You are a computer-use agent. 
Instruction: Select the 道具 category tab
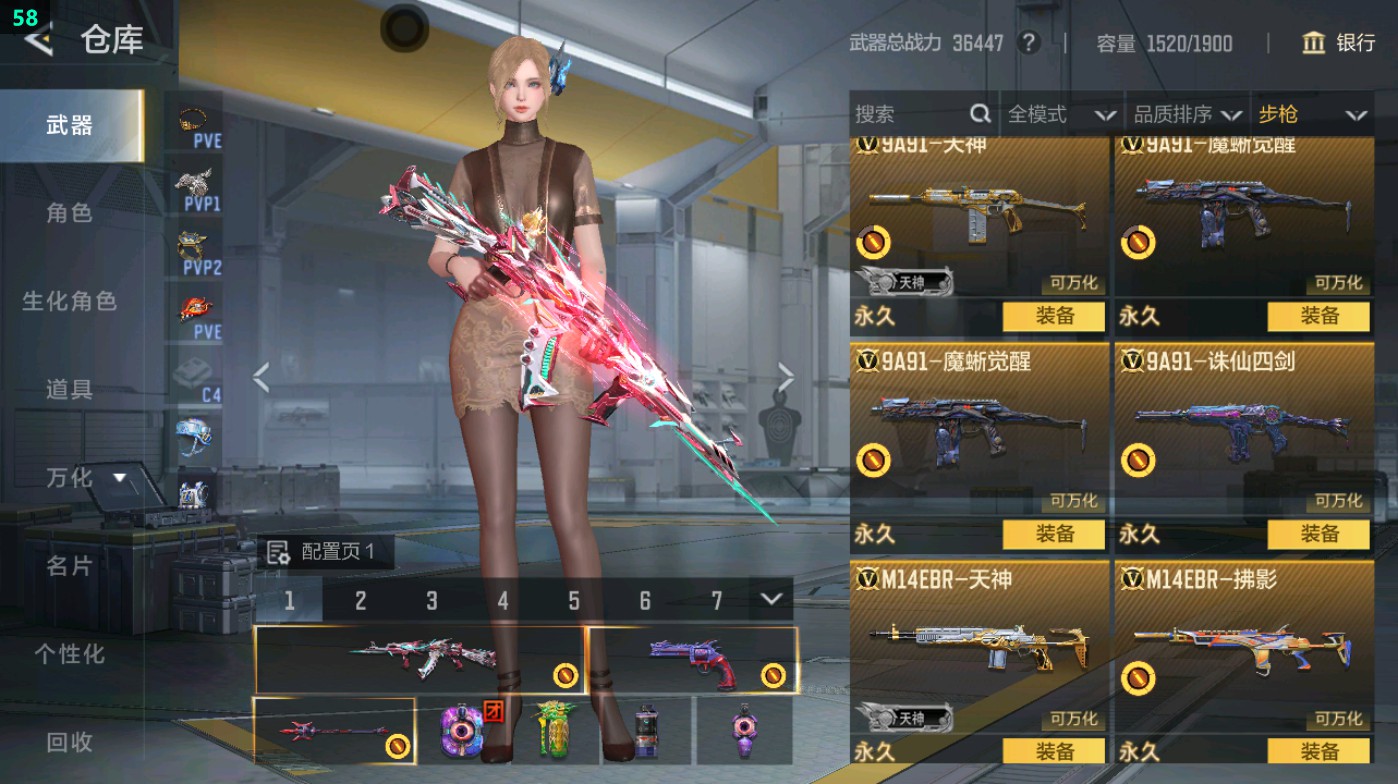[69, 389]
